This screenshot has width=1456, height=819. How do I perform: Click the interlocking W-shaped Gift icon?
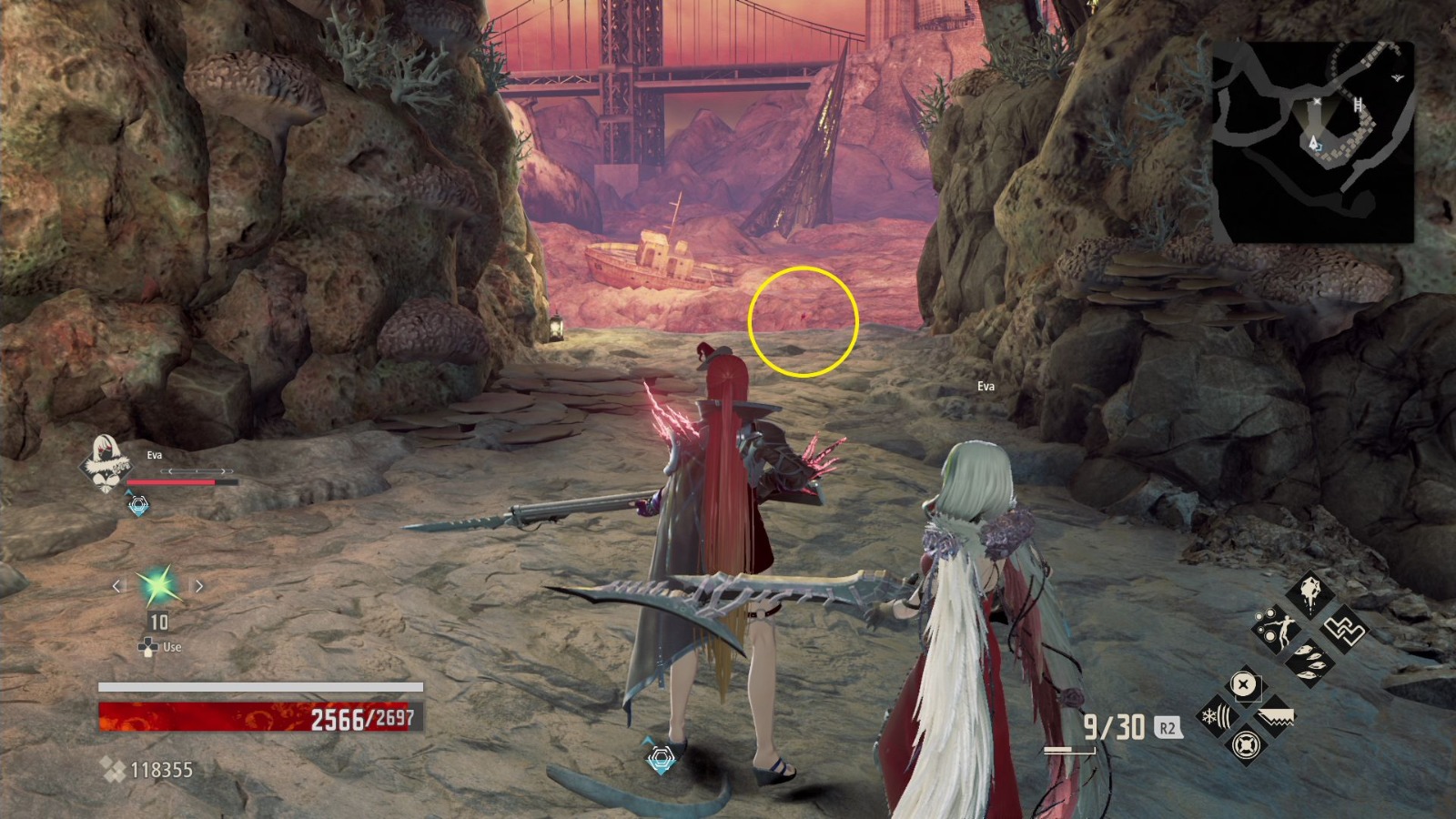point(1343,630)
